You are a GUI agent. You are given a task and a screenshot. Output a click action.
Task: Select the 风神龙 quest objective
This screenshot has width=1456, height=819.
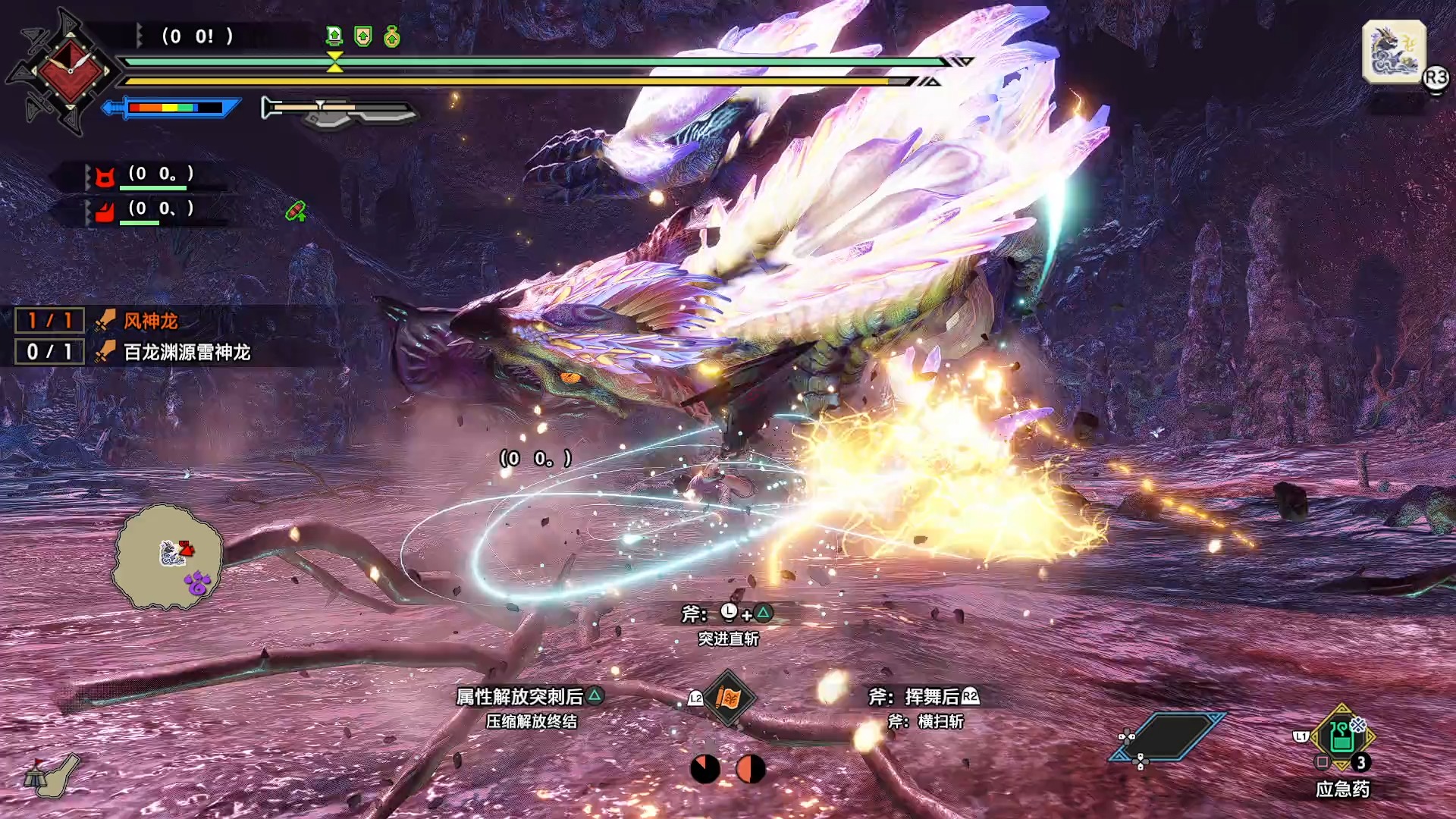coord(150,322)
